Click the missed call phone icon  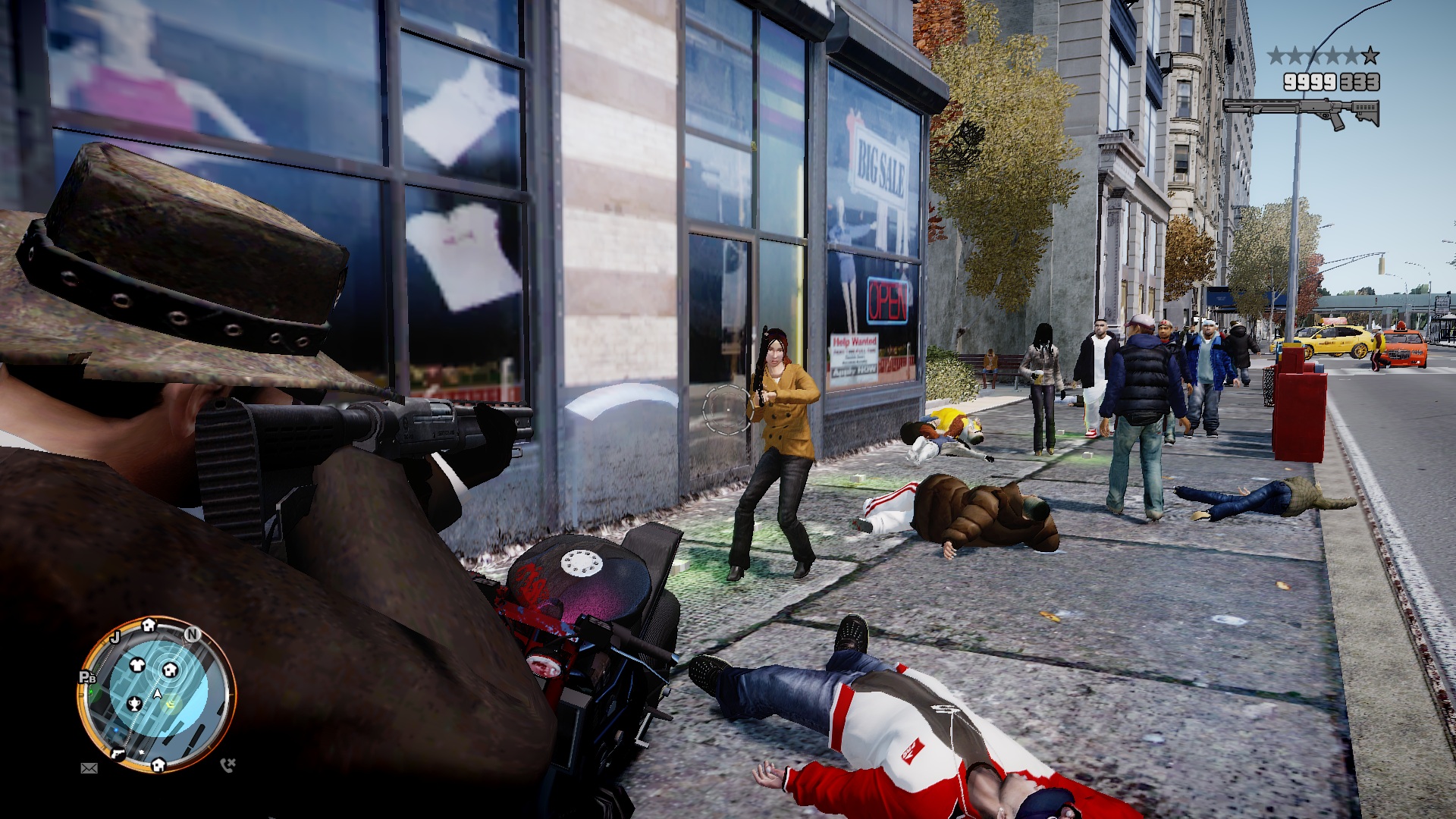[227, 764]
